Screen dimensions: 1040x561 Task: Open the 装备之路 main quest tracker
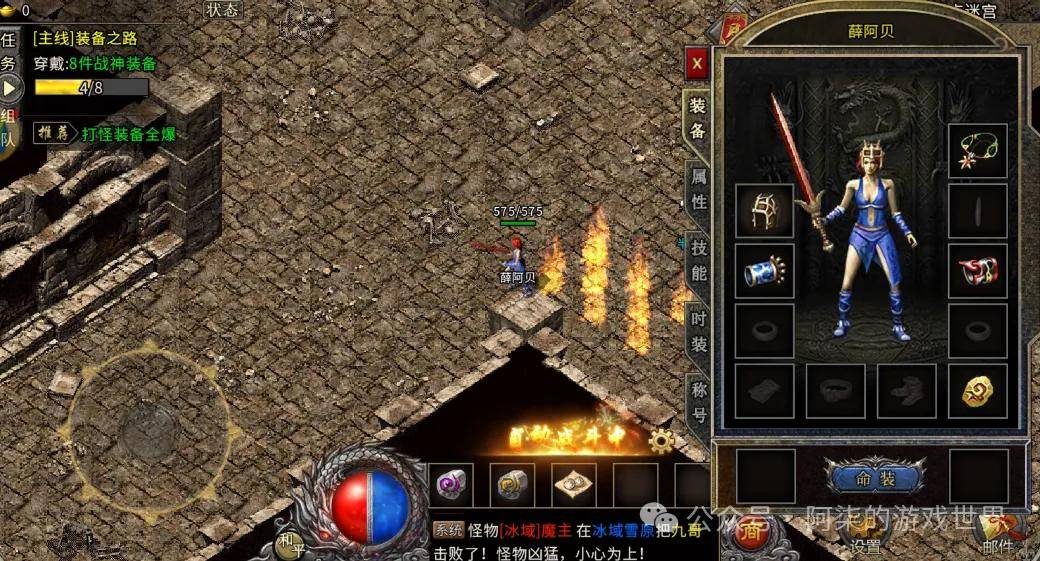coord(86,39)
